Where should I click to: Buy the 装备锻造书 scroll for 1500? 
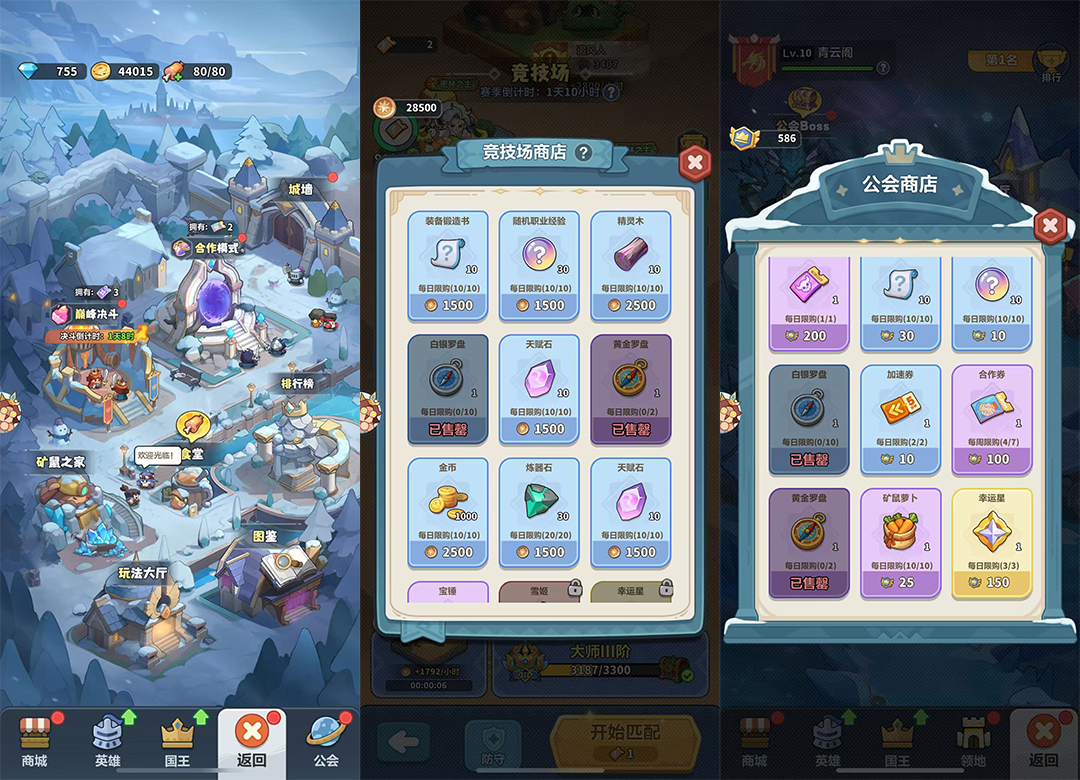pos(448,265)
